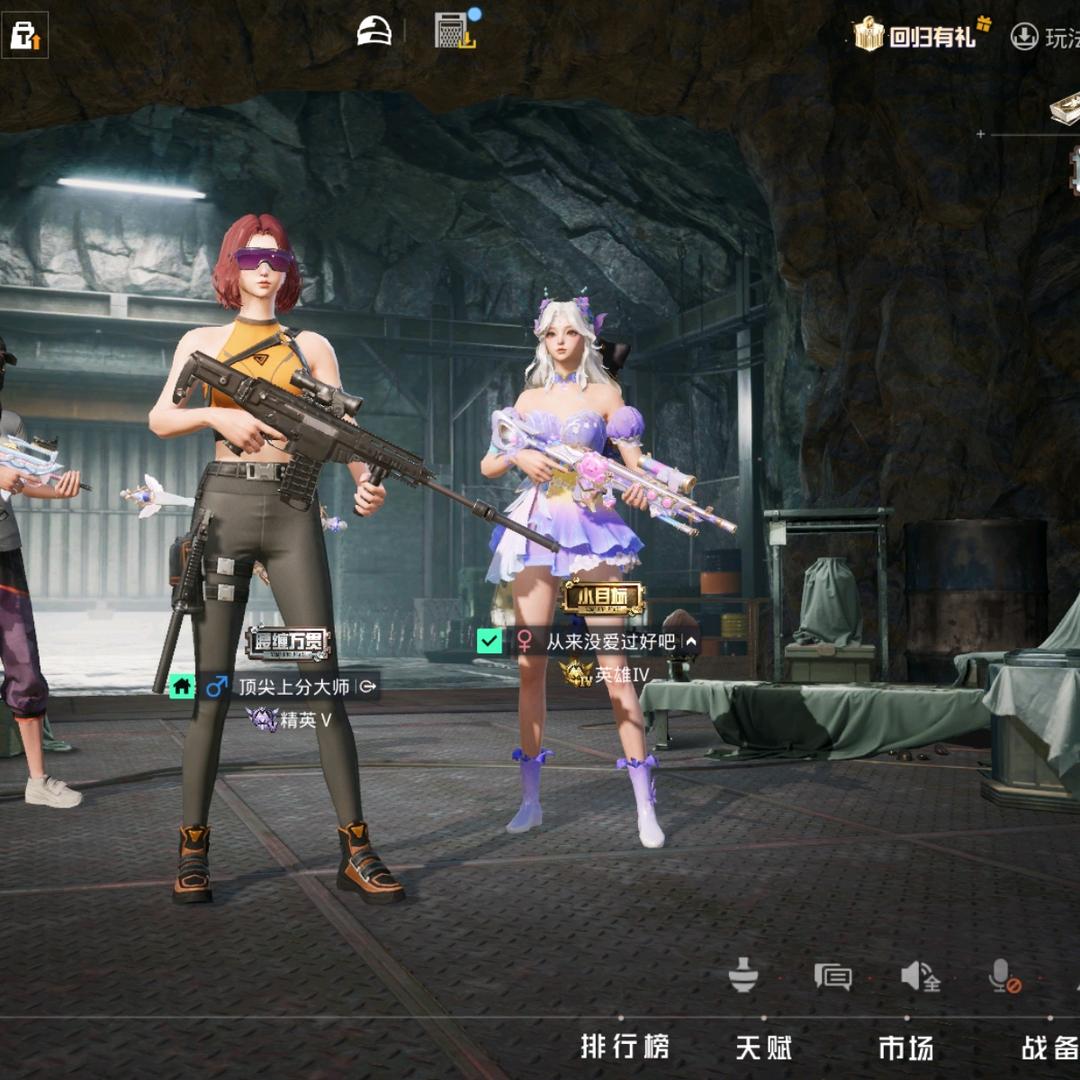Switch to the 天赋 talent tab

pyautogui.click(x=764, y=1047)
